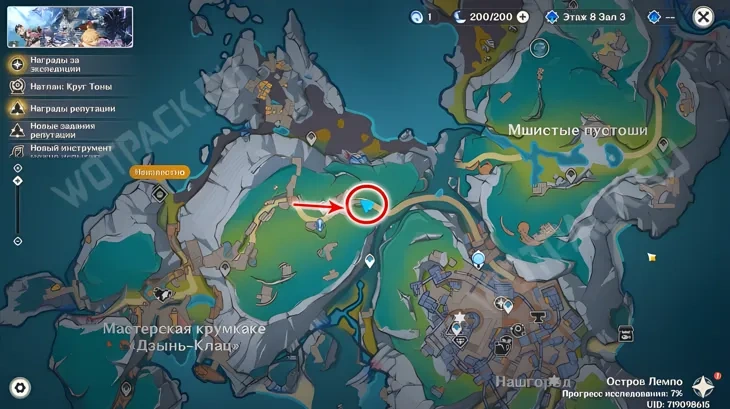730x409 pixels.
Task: Add Original Resin with the plus button
Action: click(x=522, y=17)
